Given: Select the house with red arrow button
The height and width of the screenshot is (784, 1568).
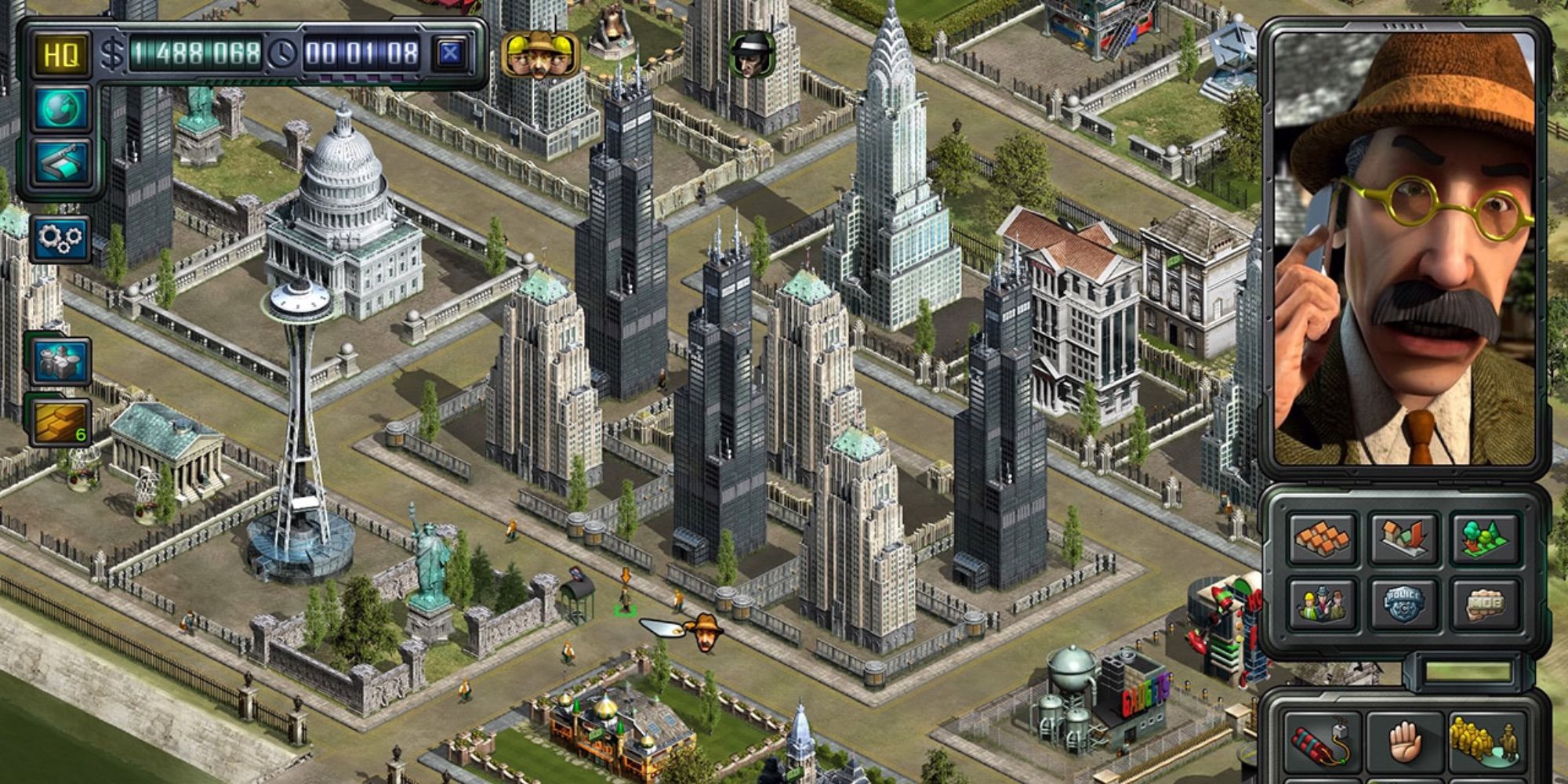Looking at the screenshot, I should 1403,538.
